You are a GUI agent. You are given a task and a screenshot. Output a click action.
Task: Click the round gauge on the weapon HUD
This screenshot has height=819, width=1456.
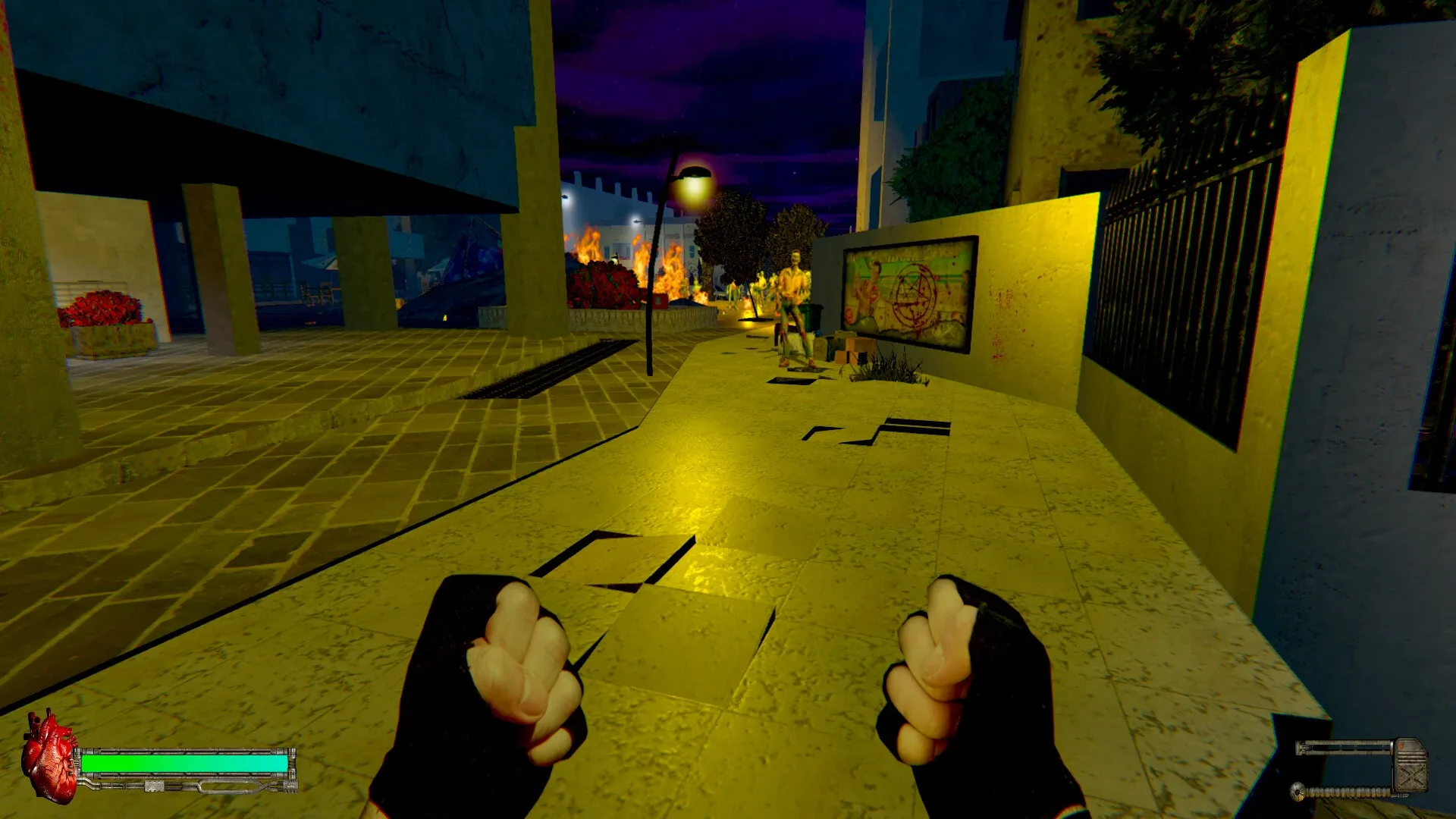(x=1298, y=792)
